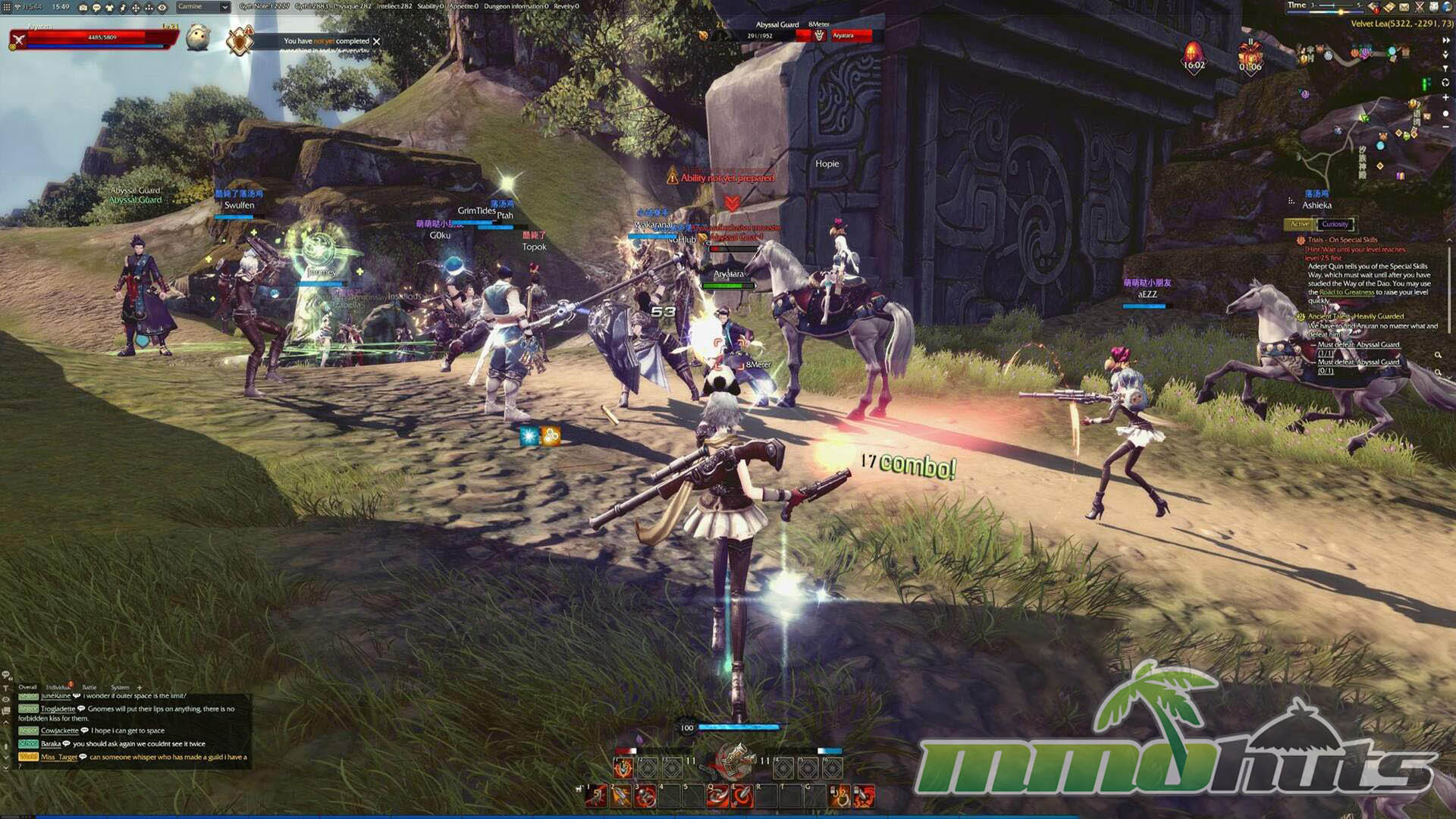This screenshot has width=1456, height=819.
Task: Switch quest tracker to Curiosity tab
Action: tap(1335, 224)
